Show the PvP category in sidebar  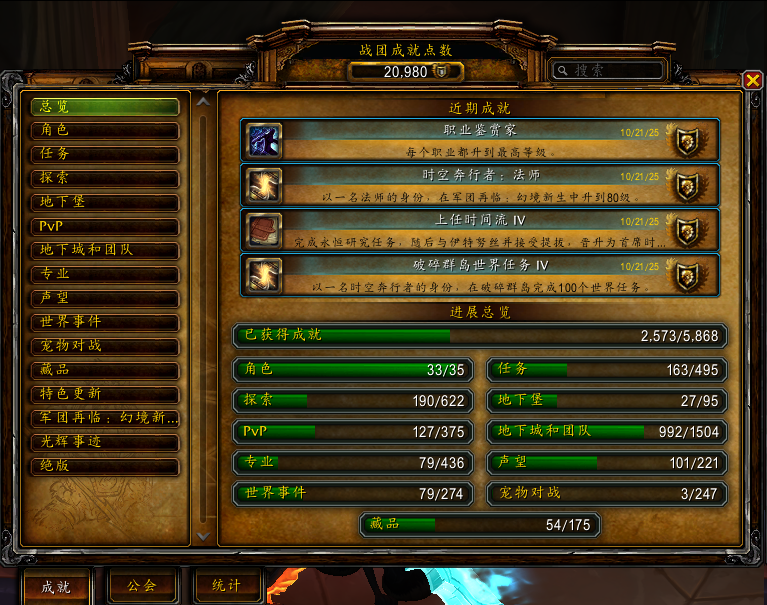pyautogui.click(x=105, y=226)
